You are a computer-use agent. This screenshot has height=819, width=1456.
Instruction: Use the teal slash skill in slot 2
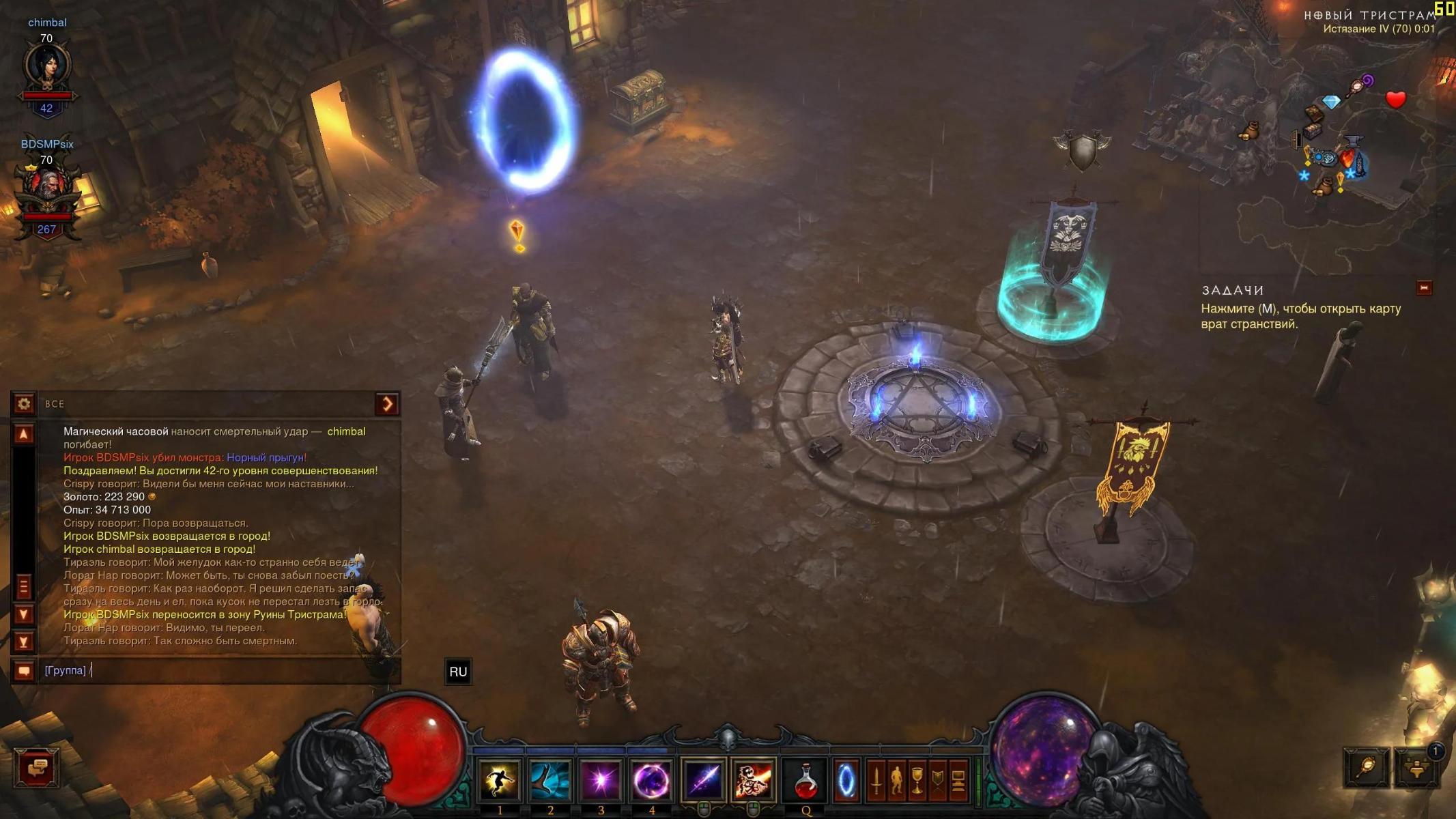click(x=550, y=779)
